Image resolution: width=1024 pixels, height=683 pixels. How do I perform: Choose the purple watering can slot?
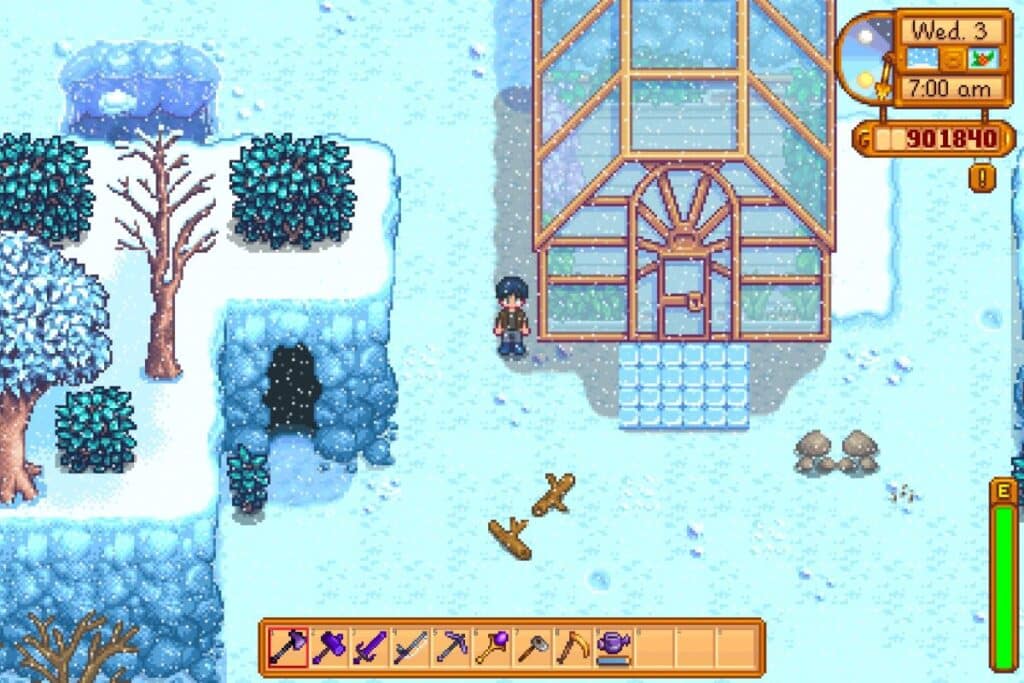coord(613,647)
